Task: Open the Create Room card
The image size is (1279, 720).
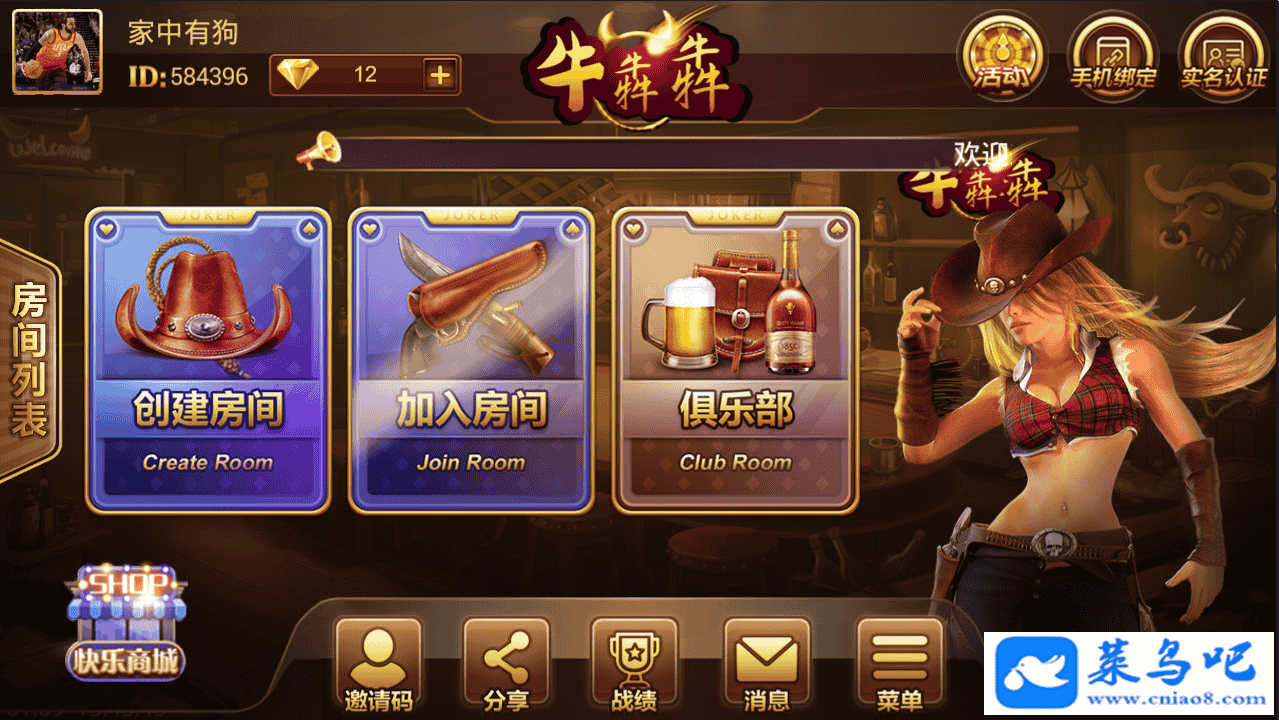Action: click(x=208, y=360)
